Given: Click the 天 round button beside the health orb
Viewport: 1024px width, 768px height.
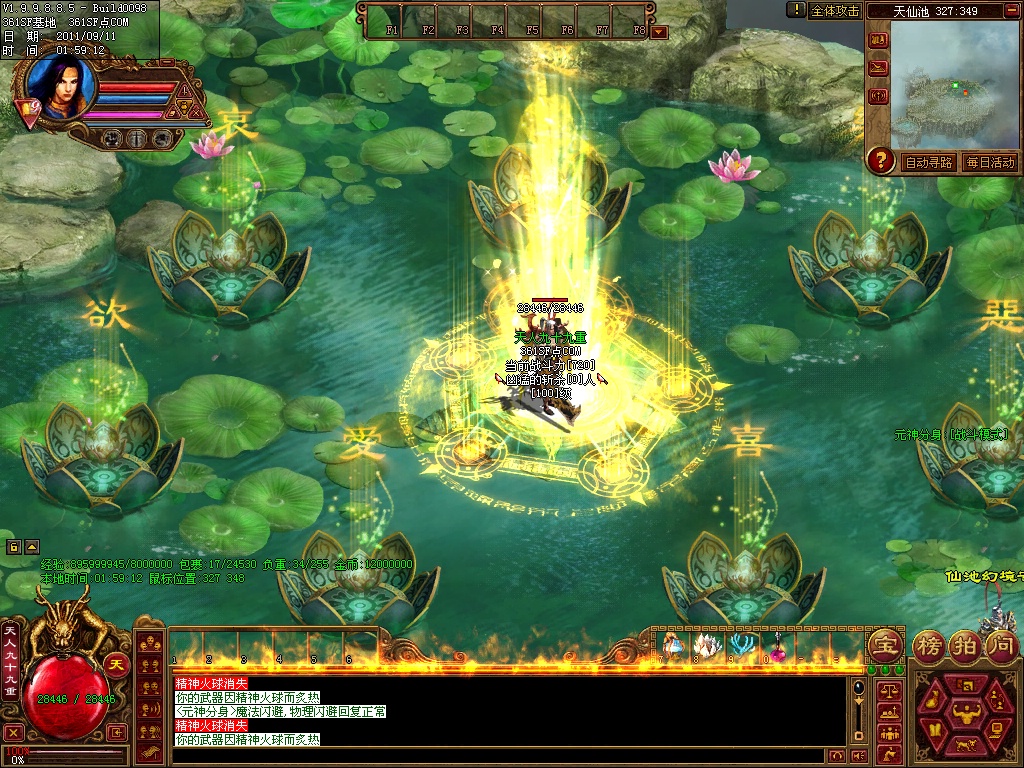Looking at the screenshot, I should (117, 663).
